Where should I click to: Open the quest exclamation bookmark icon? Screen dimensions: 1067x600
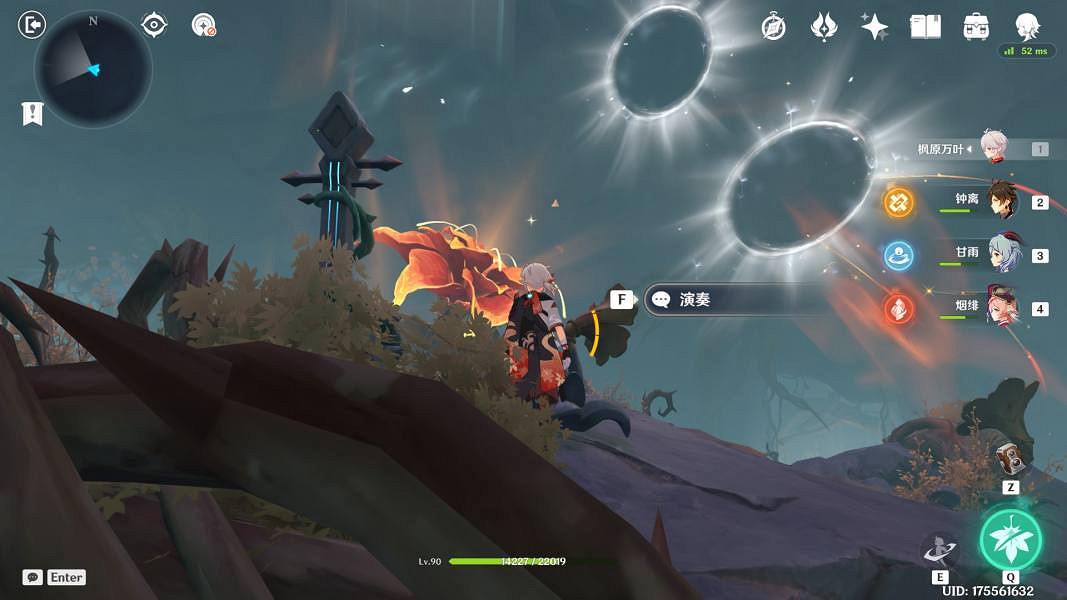coord(32,114)
